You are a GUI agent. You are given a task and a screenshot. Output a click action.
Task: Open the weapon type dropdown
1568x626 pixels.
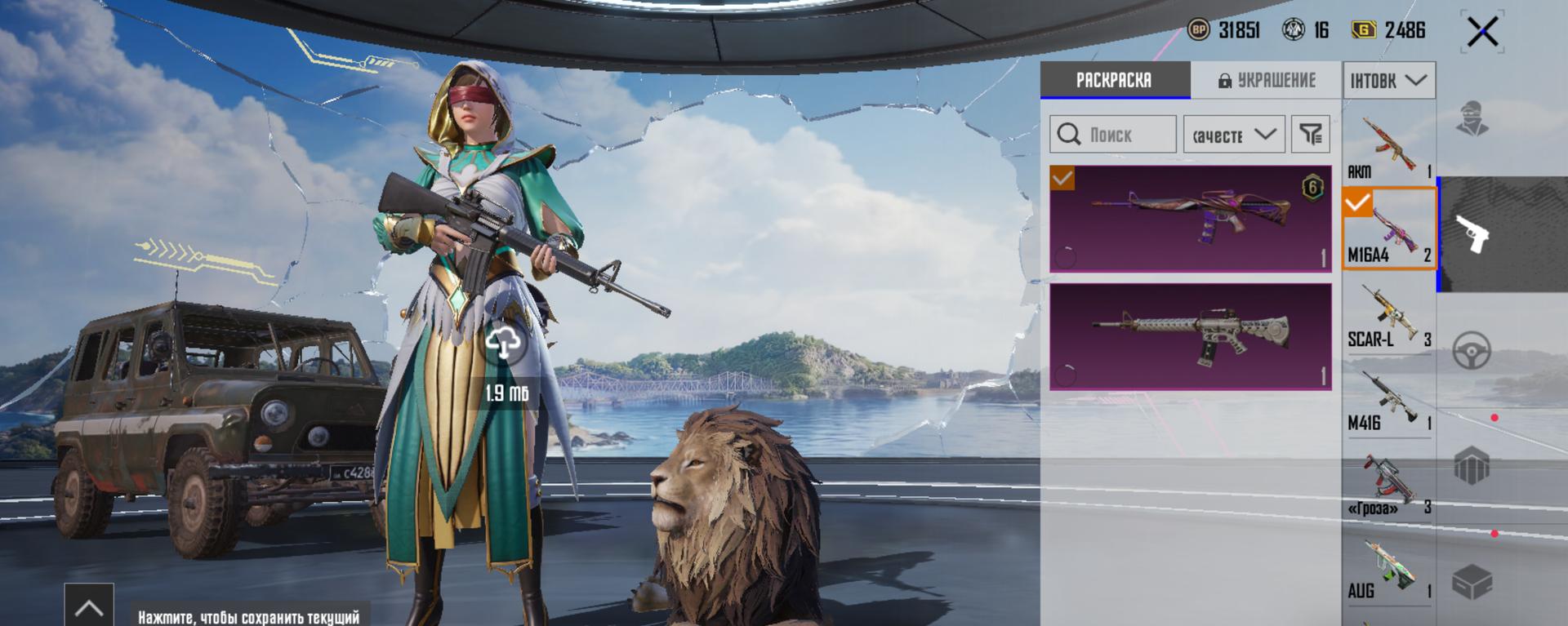pyautogui.click(x=1388, y=81)
